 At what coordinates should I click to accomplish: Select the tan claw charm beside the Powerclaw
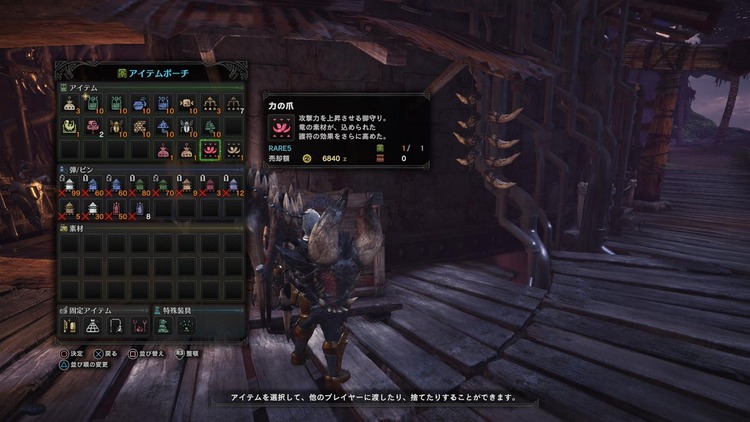(x=234, y=150)
